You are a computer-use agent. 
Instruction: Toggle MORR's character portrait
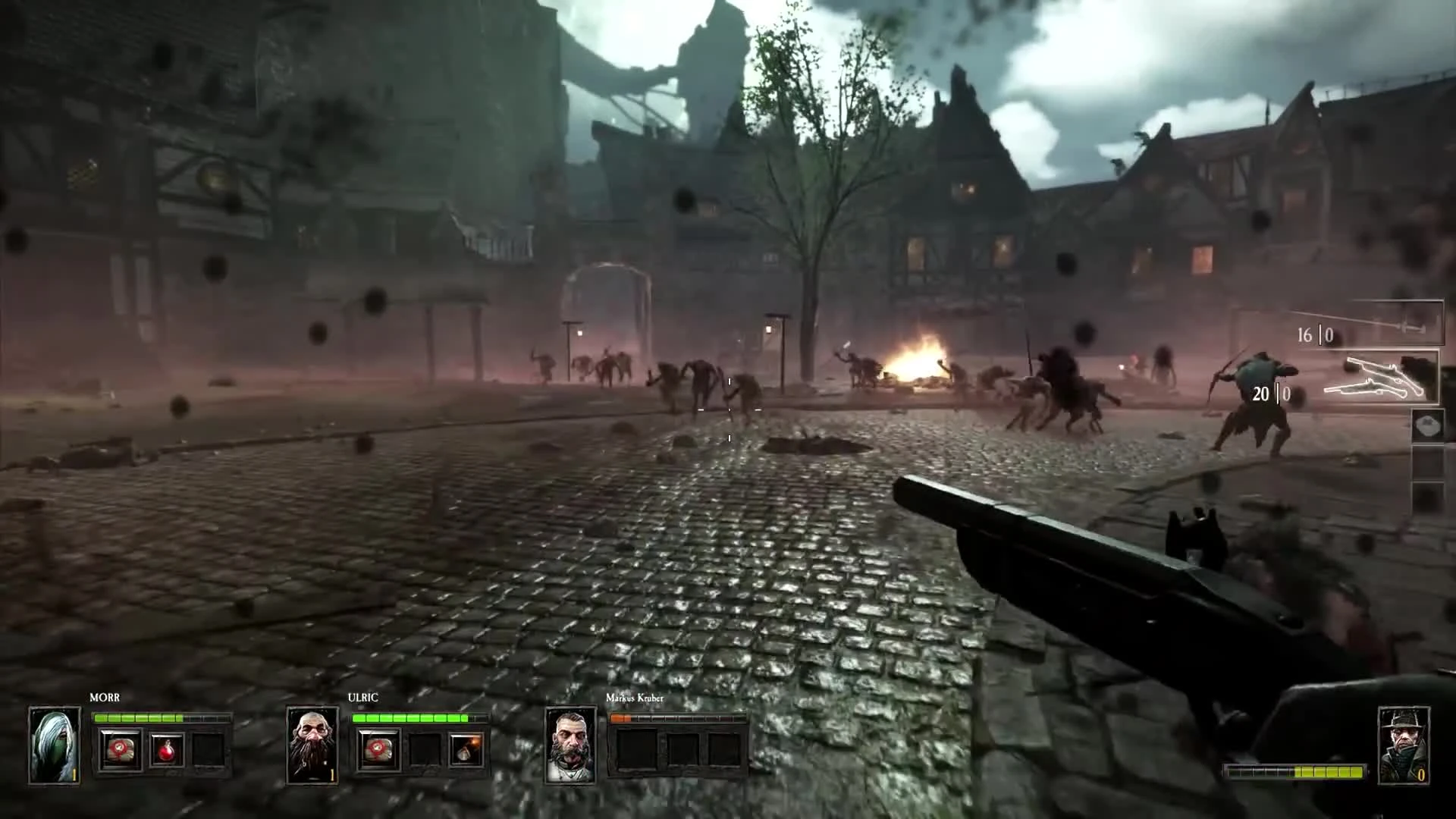coord(55,746)
